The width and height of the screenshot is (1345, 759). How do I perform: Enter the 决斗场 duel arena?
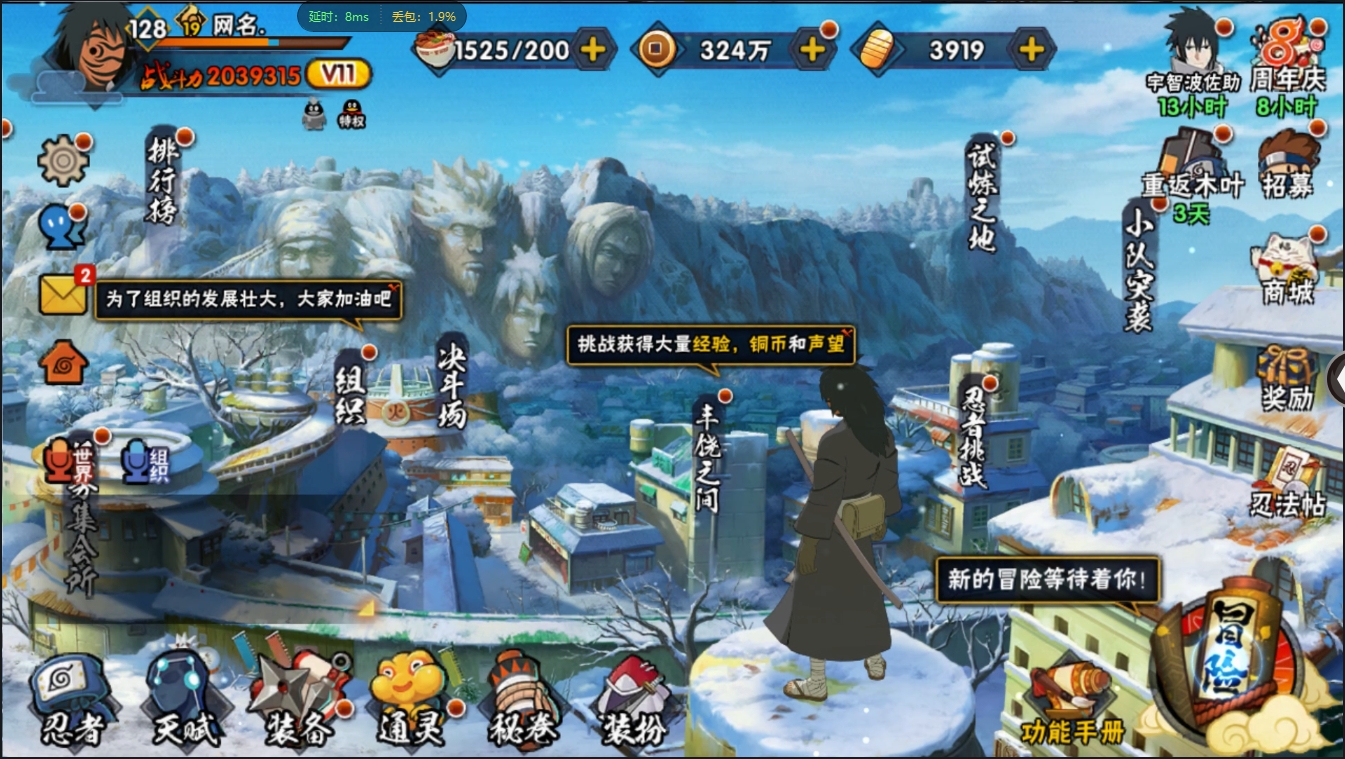click(x=452, y=387)
